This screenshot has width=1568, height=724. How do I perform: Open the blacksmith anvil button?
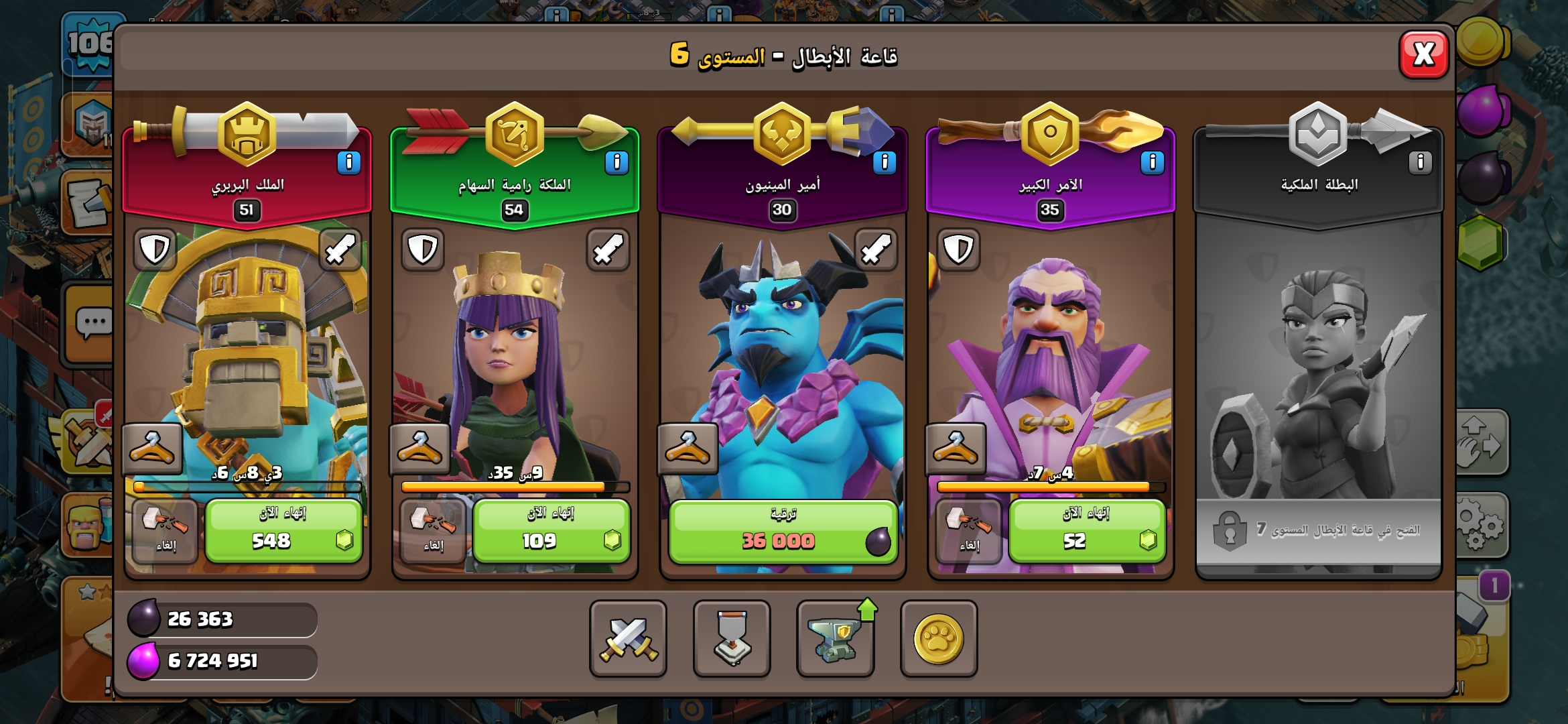click(835, 638)
